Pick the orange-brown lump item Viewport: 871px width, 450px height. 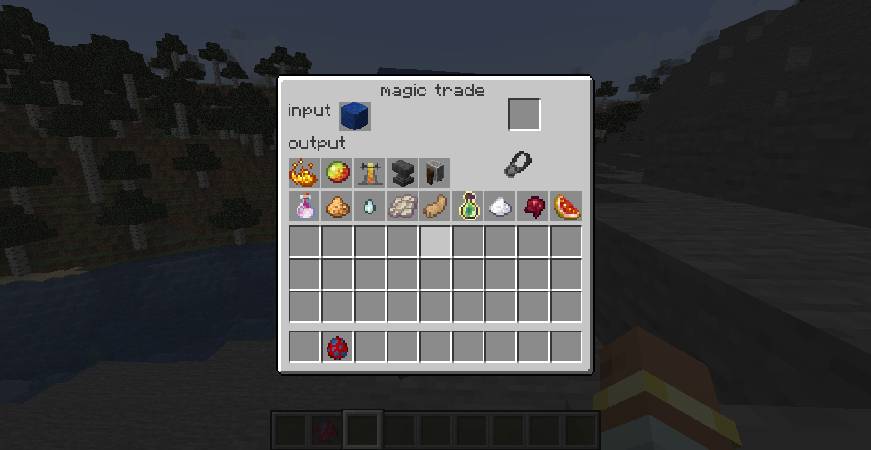click(337, 207)
